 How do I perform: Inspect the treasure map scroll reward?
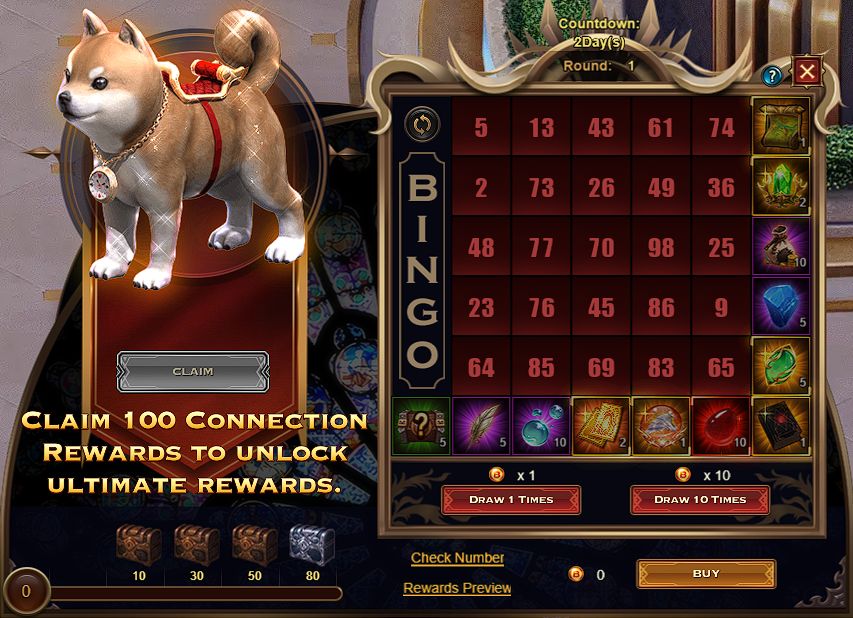click(781, 126)
